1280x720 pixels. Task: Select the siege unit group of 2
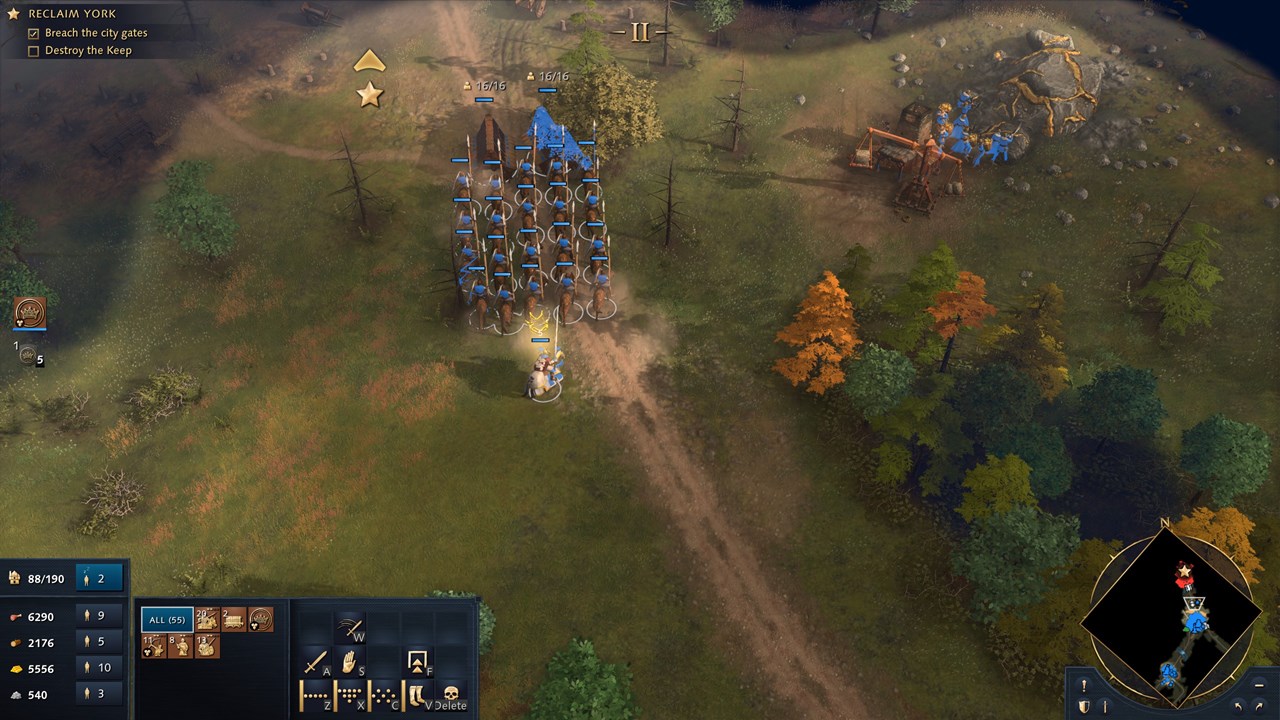pyautogui.click(x=233, y=620)
